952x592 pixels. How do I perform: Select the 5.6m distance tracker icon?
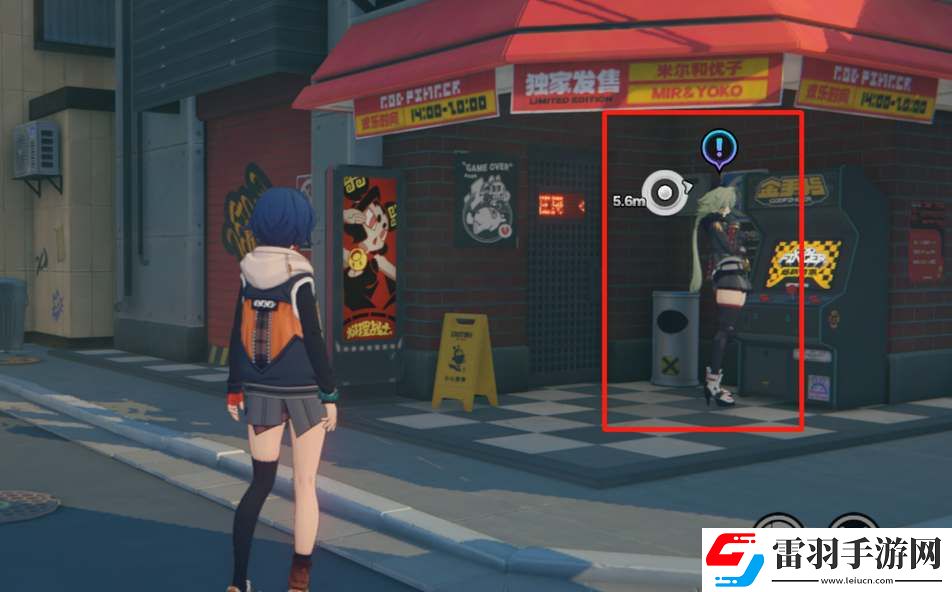pyautogui.click(x=662, y=192)
